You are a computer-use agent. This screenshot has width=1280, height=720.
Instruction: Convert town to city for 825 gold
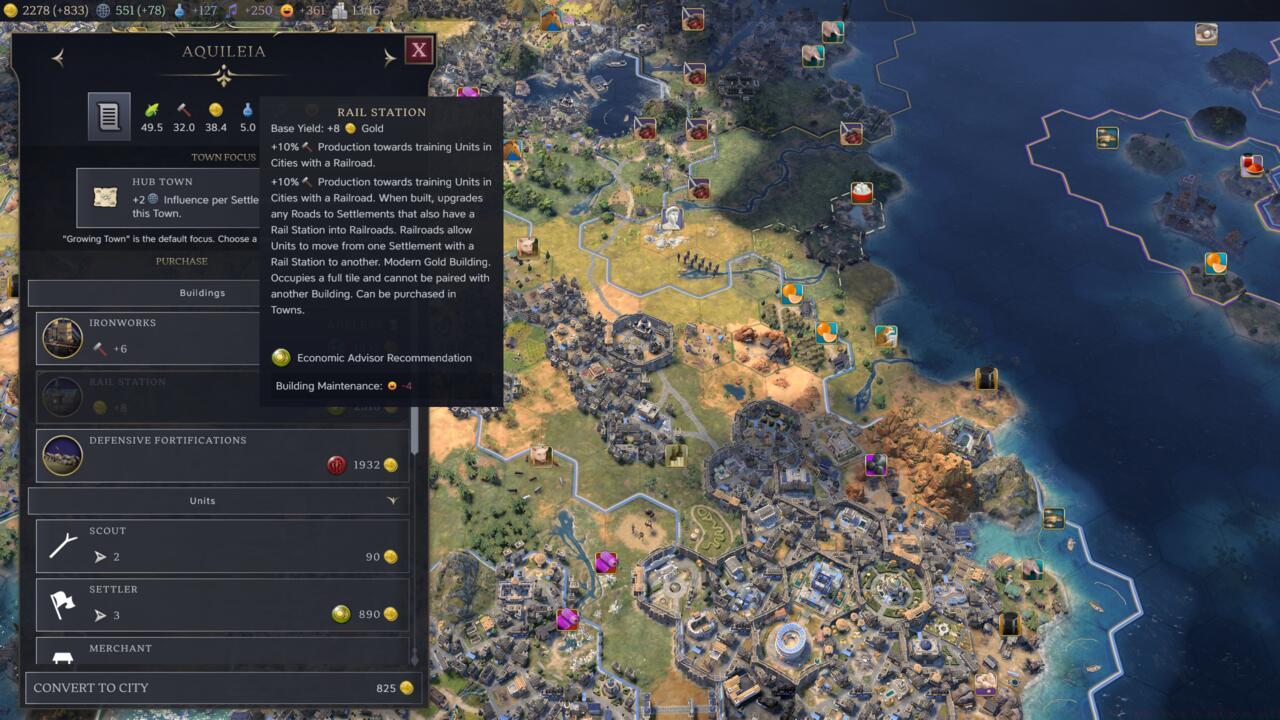(x=224, y=688)
